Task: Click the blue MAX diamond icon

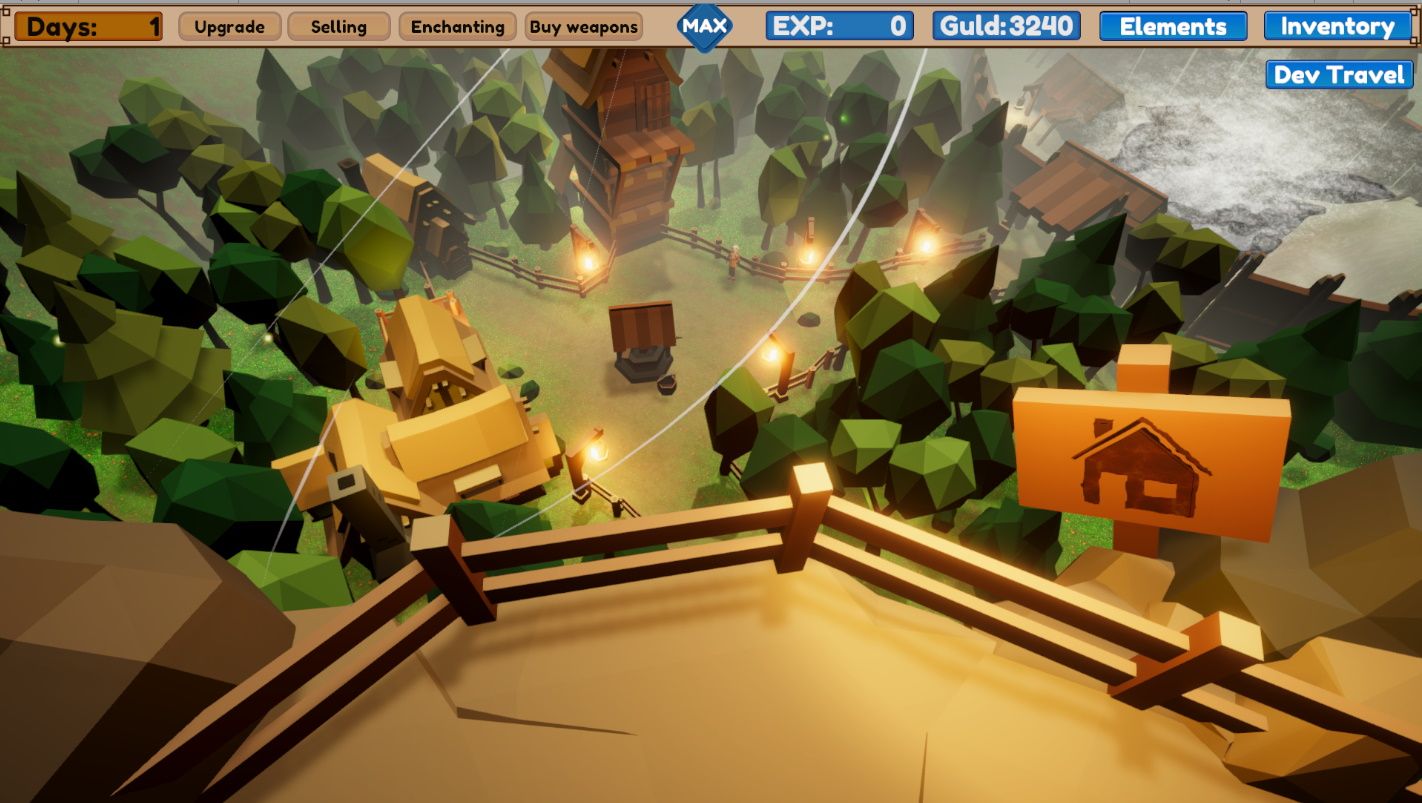Action: (704, 26)
